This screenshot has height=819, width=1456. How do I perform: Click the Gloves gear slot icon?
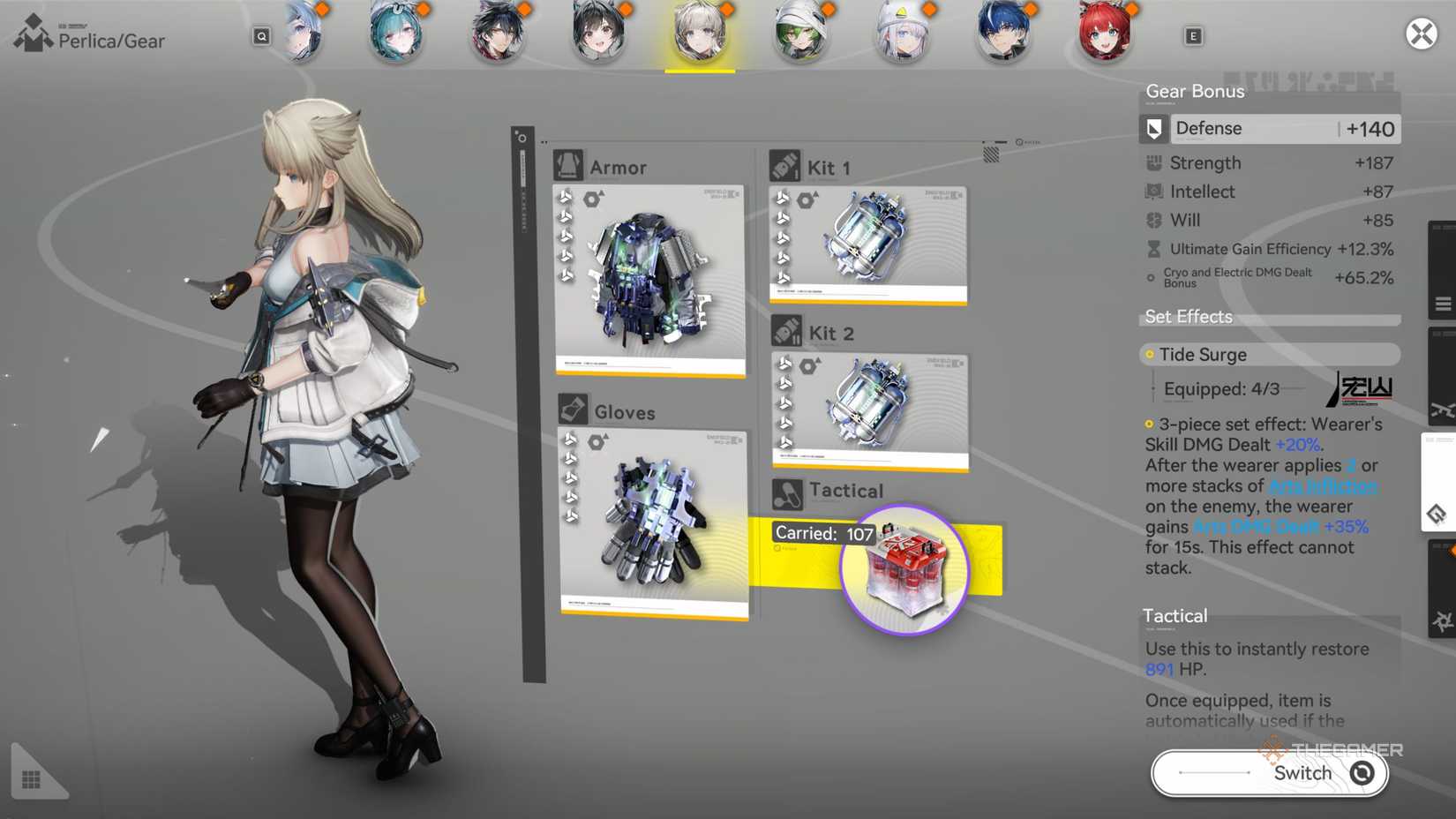click(574, 409)
